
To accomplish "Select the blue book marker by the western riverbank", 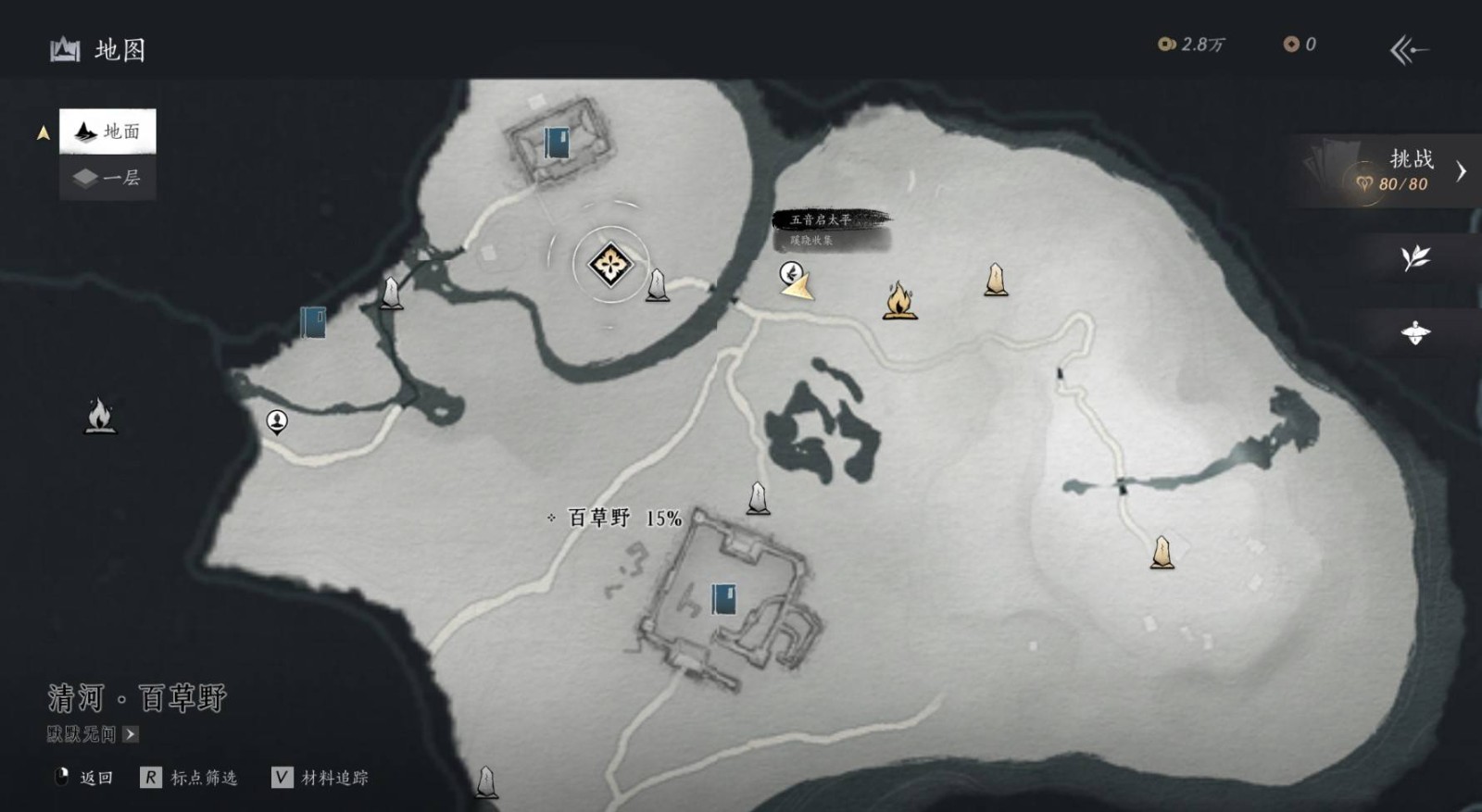I will point(313,322).
